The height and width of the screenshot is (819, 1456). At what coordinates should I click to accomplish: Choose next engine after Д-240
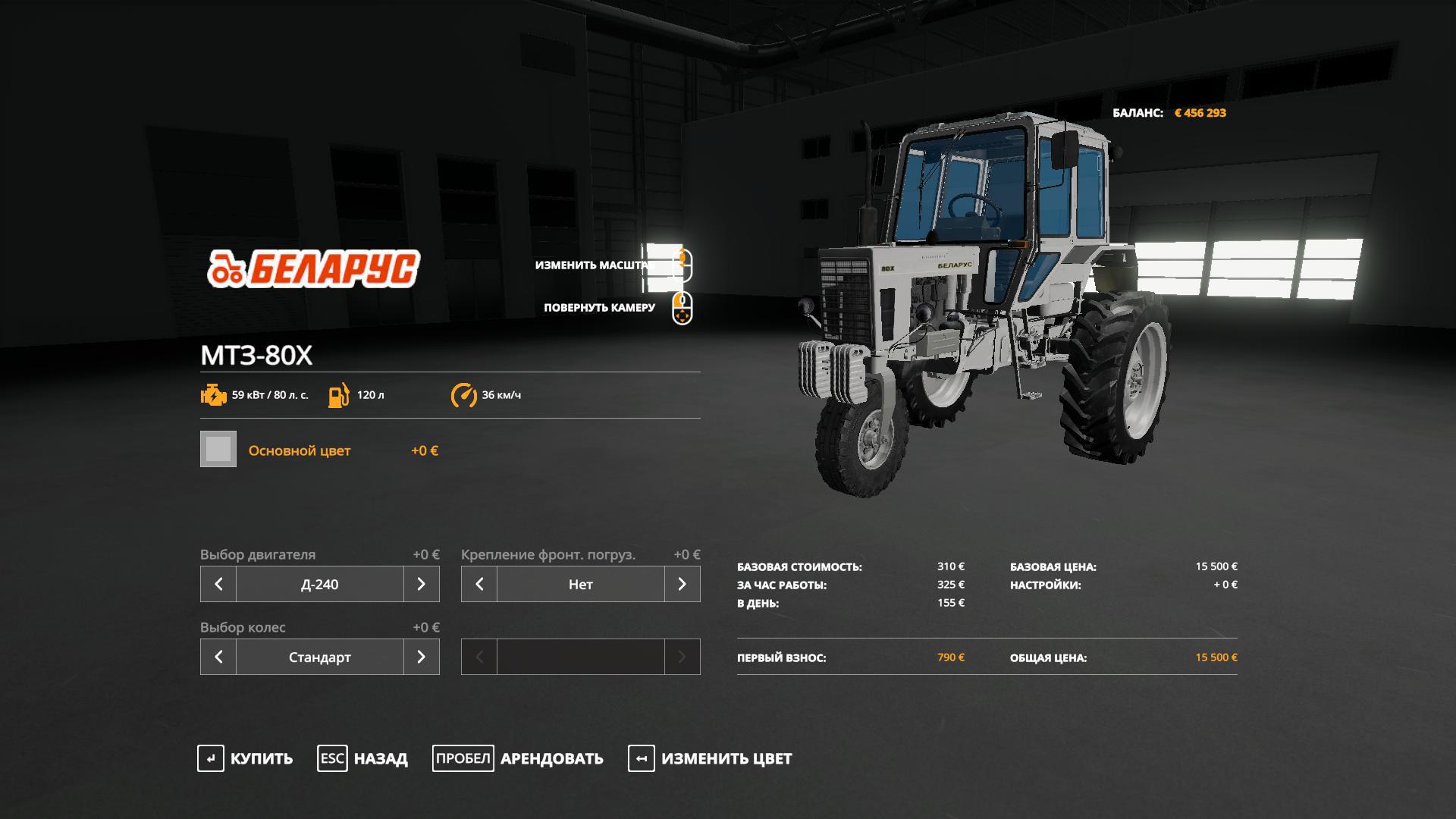pos(422,584)
